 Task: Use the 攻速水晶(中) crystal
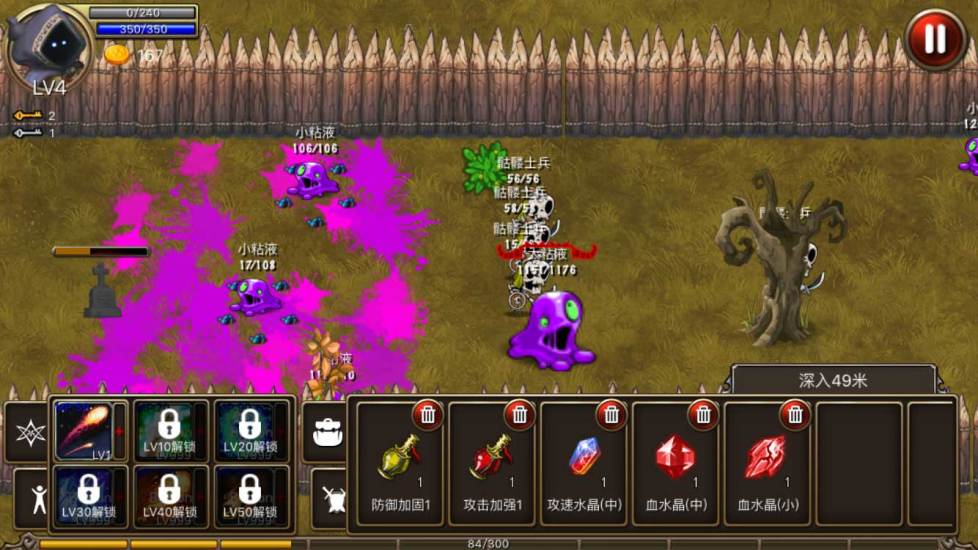pyautogui.click(x=584, y=465)
